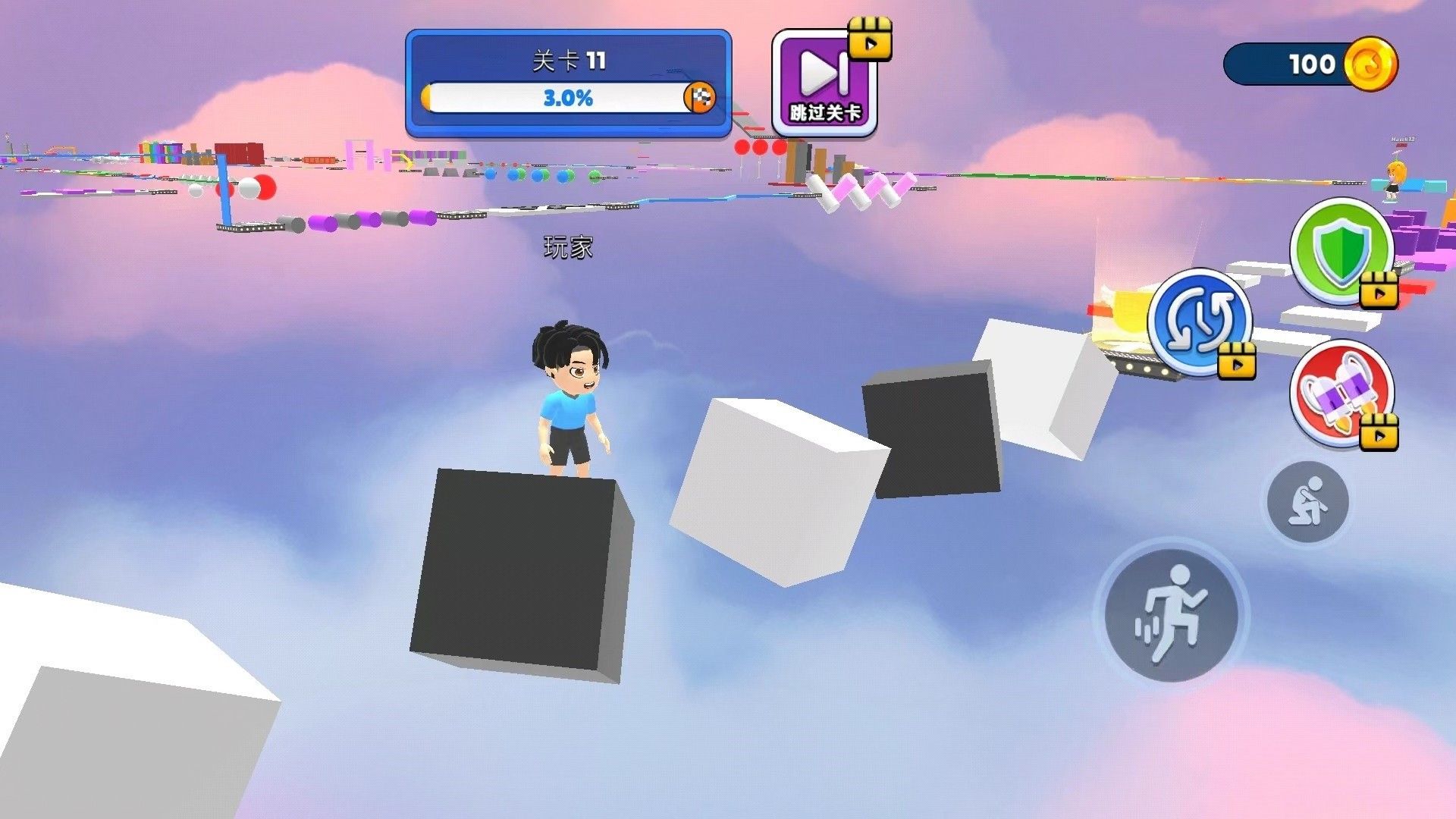This screenshot has height=819, width=1456.
Task: Tap the crouch figure button
Action: pyautogui.click(x=1308, y=500)
